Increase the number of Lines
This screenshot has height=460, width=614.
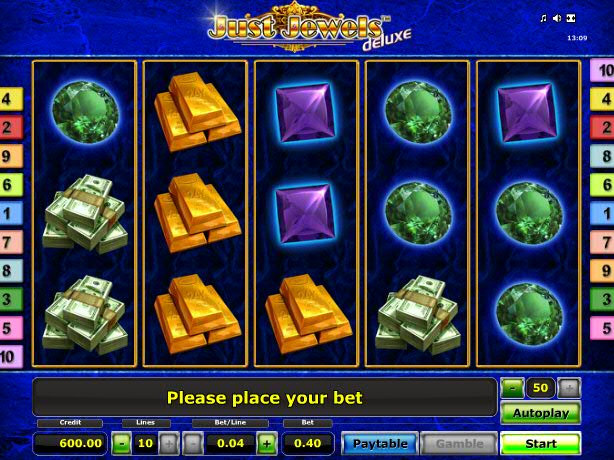click(167, 443)
